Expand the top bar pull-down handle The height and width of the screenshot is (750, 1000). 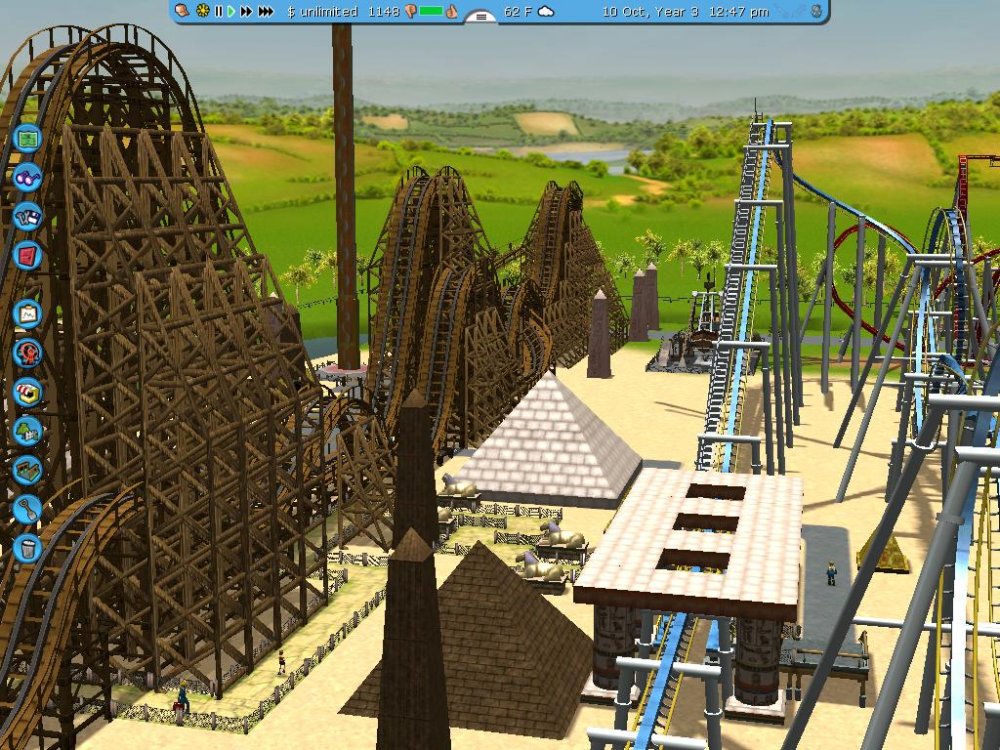[481, 16]
